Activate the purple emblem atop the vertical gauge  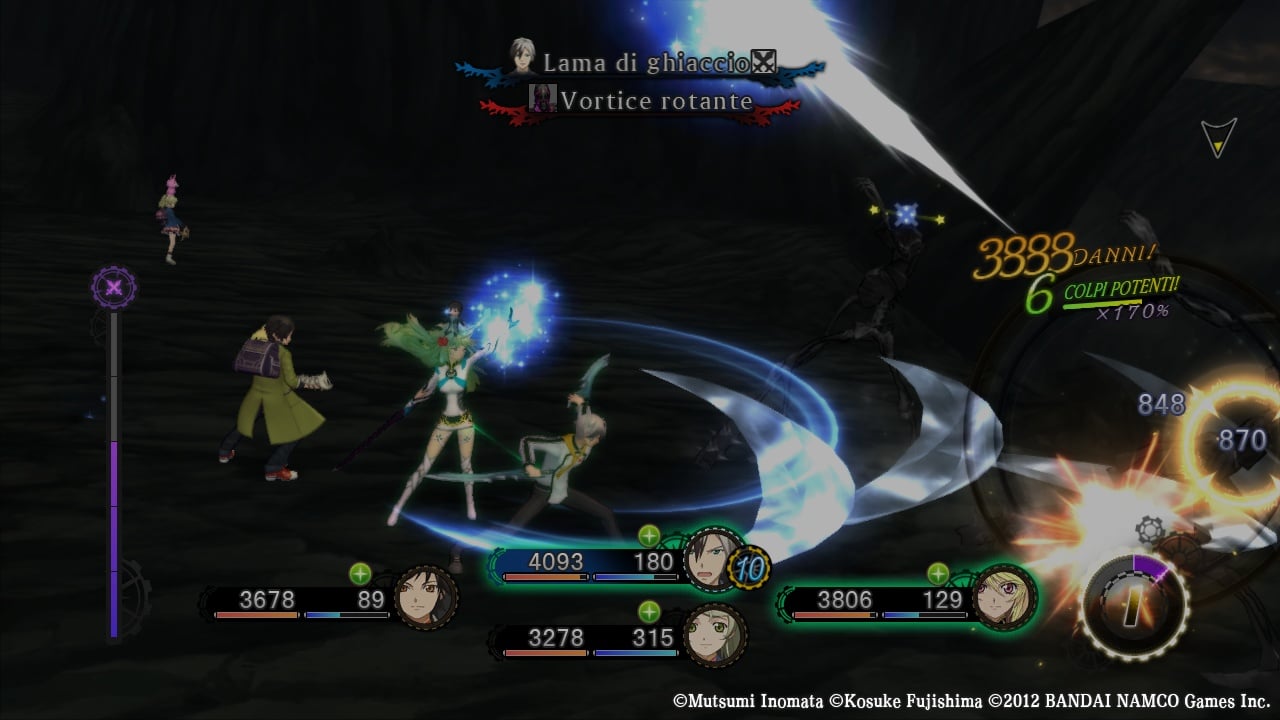click(x=114, y=288)
